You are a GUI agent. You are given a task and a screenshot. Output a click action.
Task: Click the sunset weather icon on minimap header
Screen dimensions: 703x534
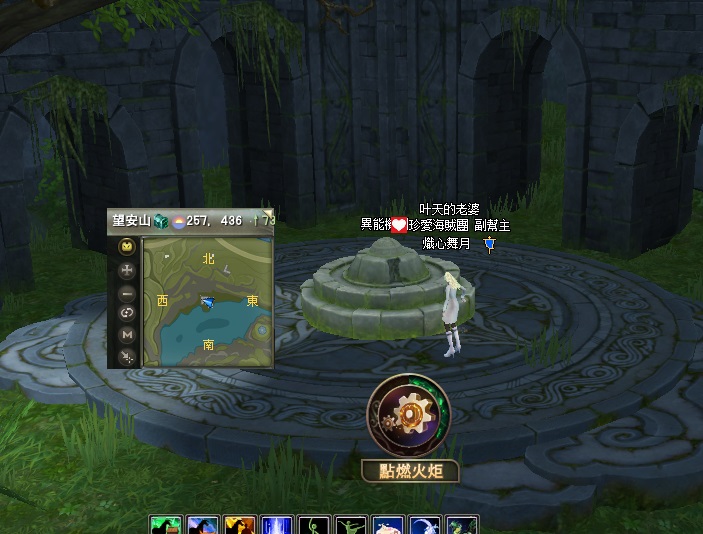(x=178, y=221)
